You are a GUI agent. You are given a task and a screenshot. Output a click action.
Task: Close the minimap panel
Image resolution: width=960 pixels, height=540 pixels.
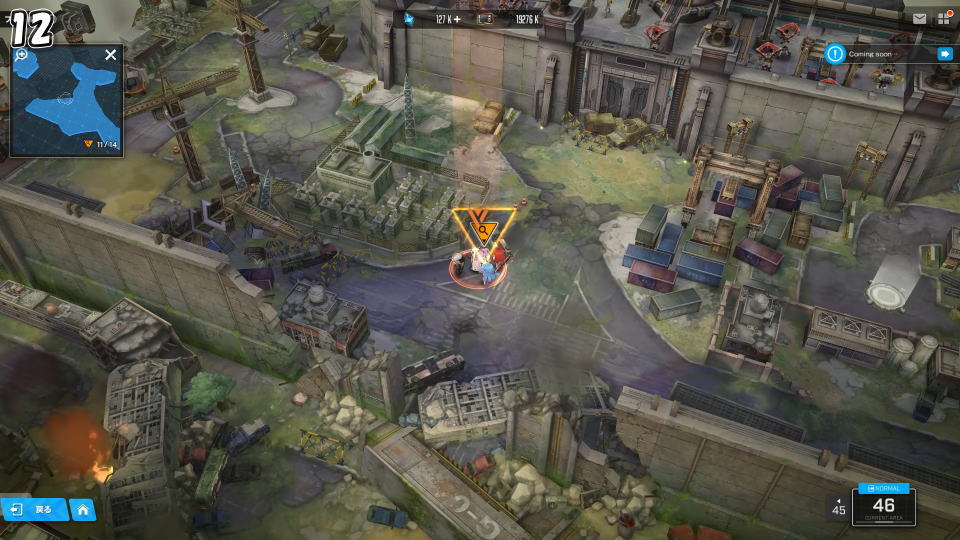coord(110,55)
